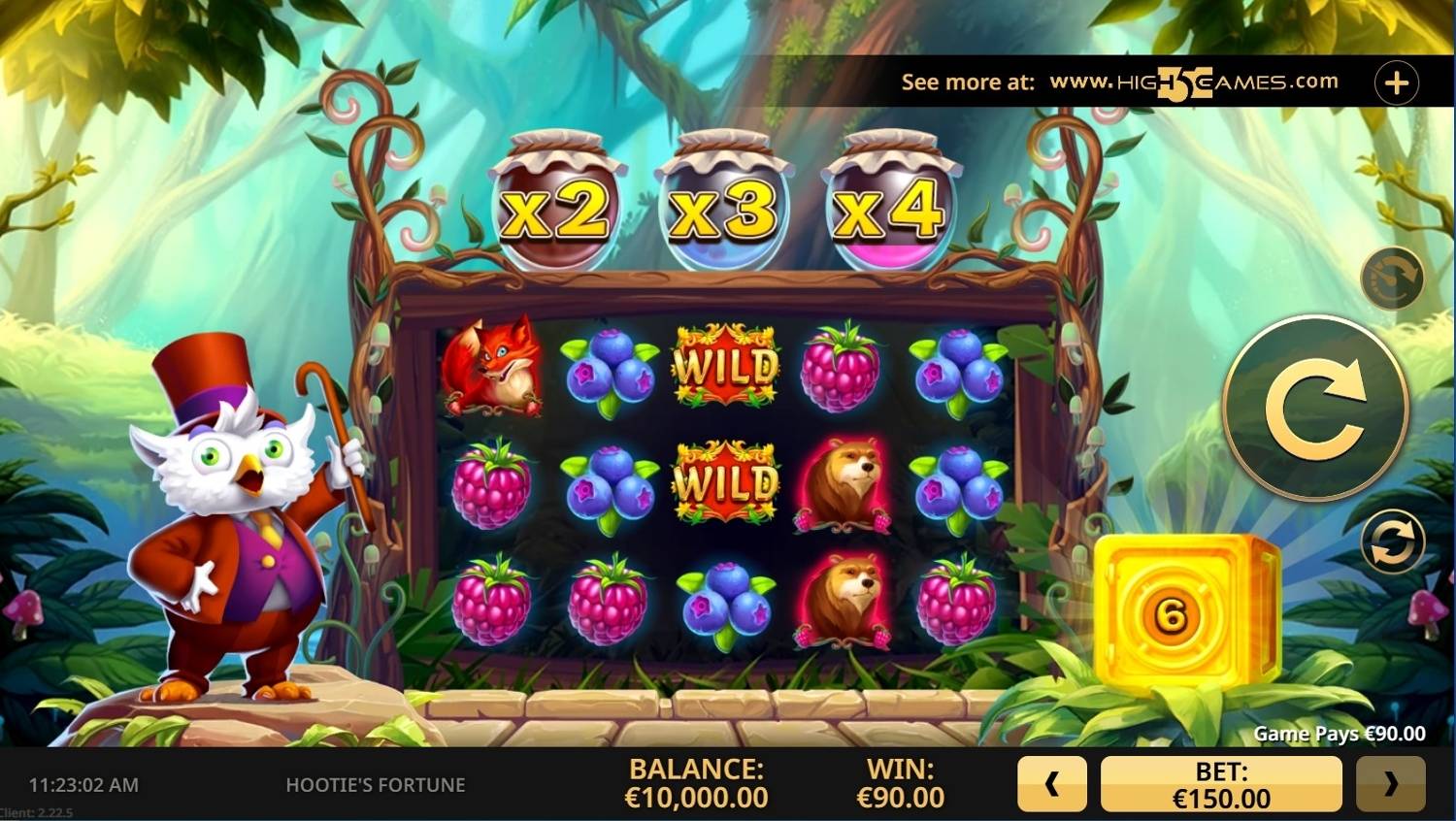The height and width of the screenshot is (821, 1456).
Task: Decrease the bet with the left arrow
Action: 1051,784
